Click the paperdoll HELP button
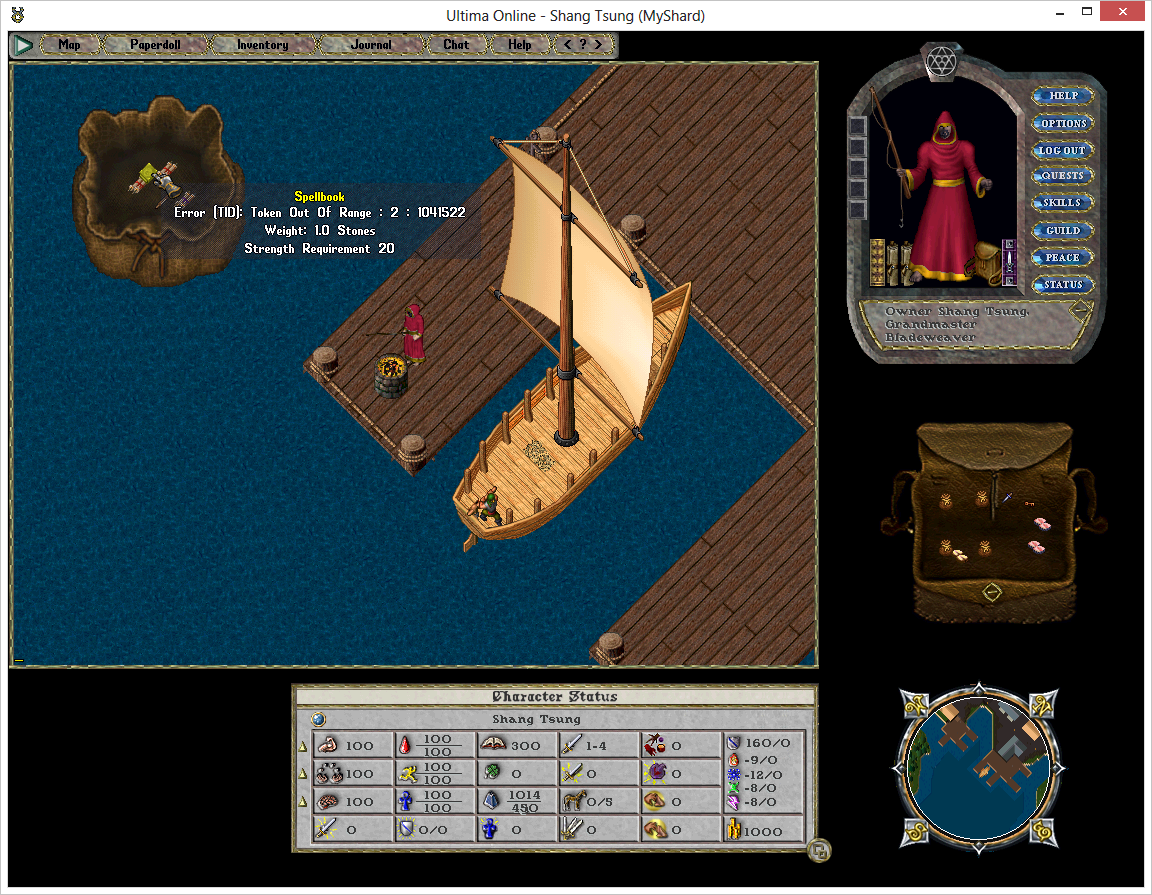This screenshot has width=1152, height=895. [1062, 96]
